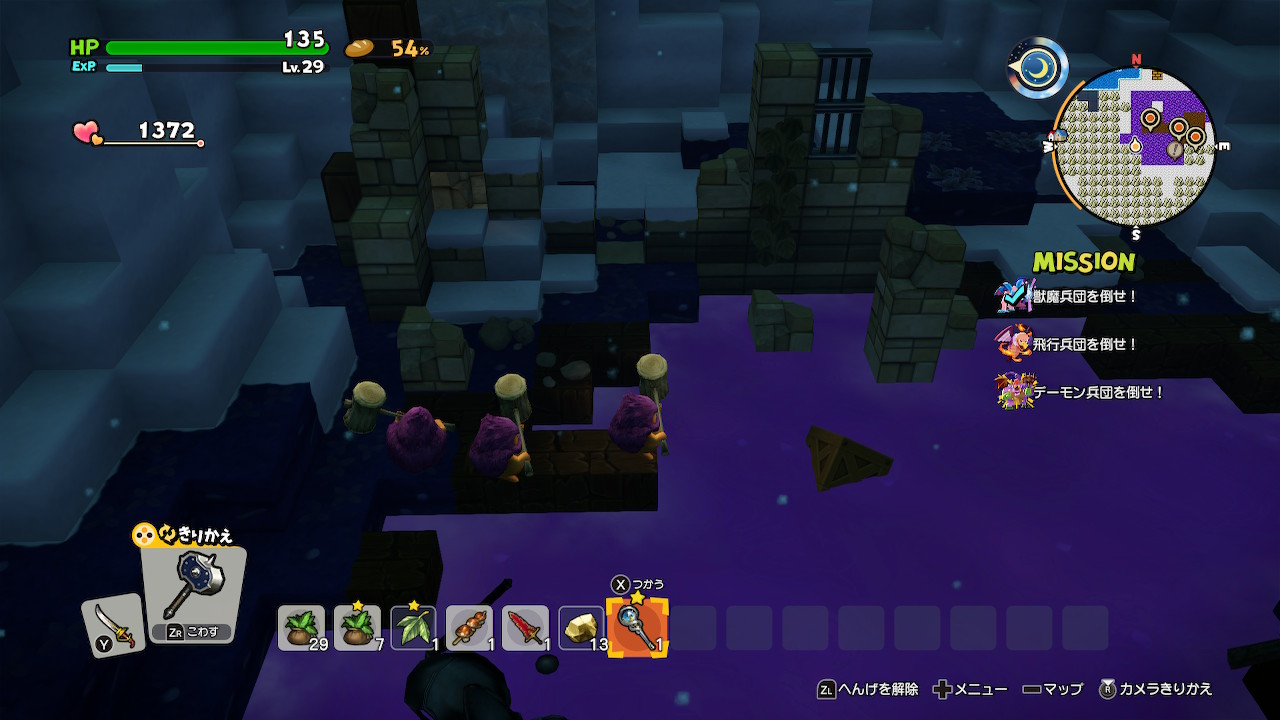Choose the highlighted blue orb staff slot
This screenshot has height=720, width=1280.
click(637, 628)
